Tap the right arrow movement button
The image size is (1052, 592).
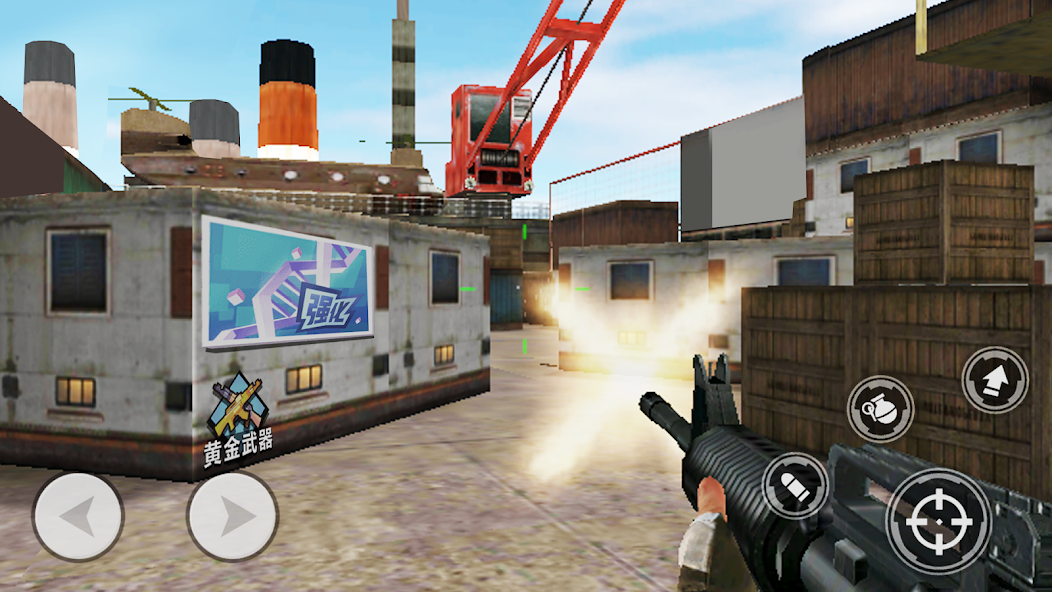(232, 516)
